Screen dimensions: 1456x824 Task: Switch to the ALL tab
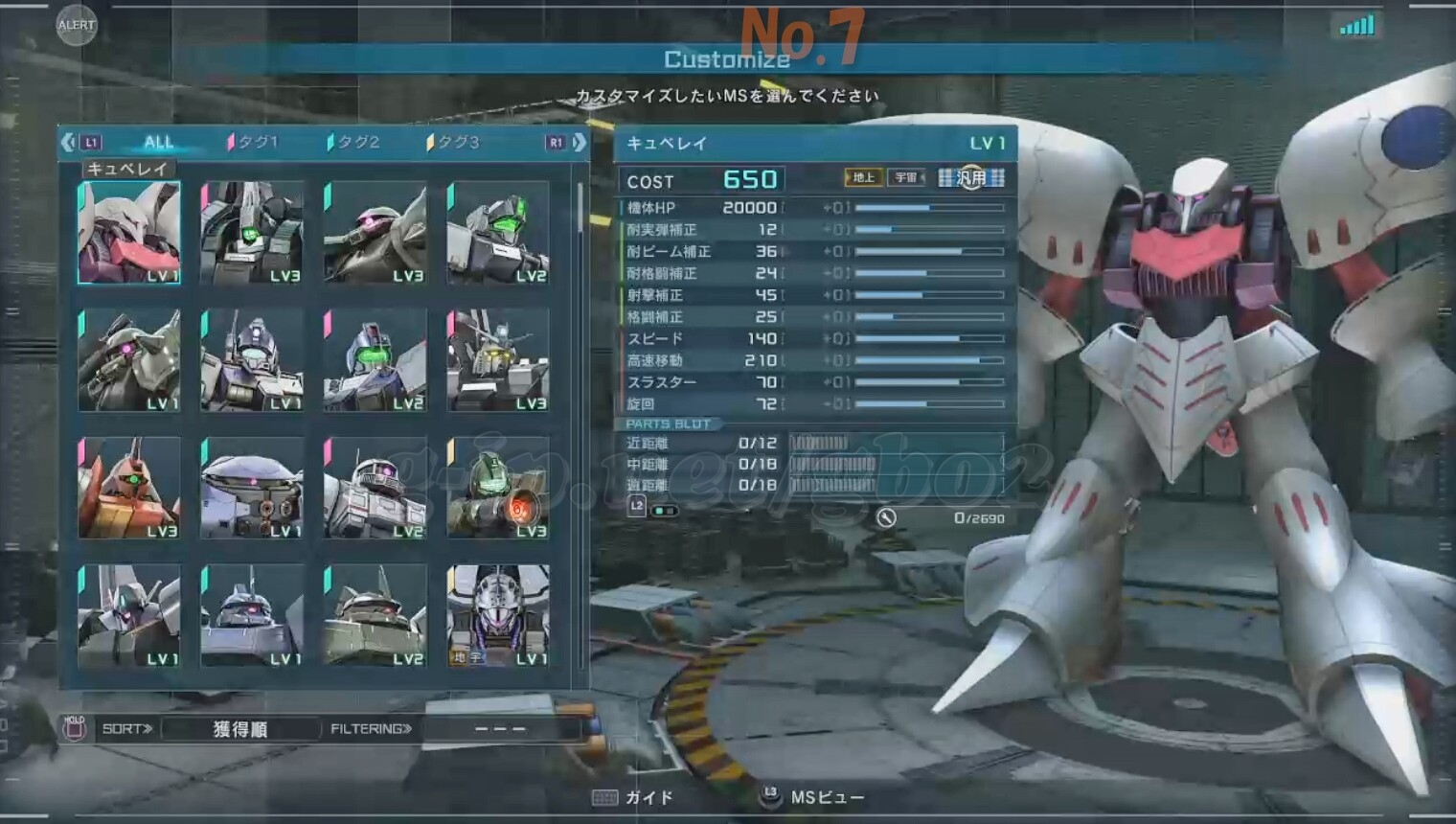click(158, 143)
